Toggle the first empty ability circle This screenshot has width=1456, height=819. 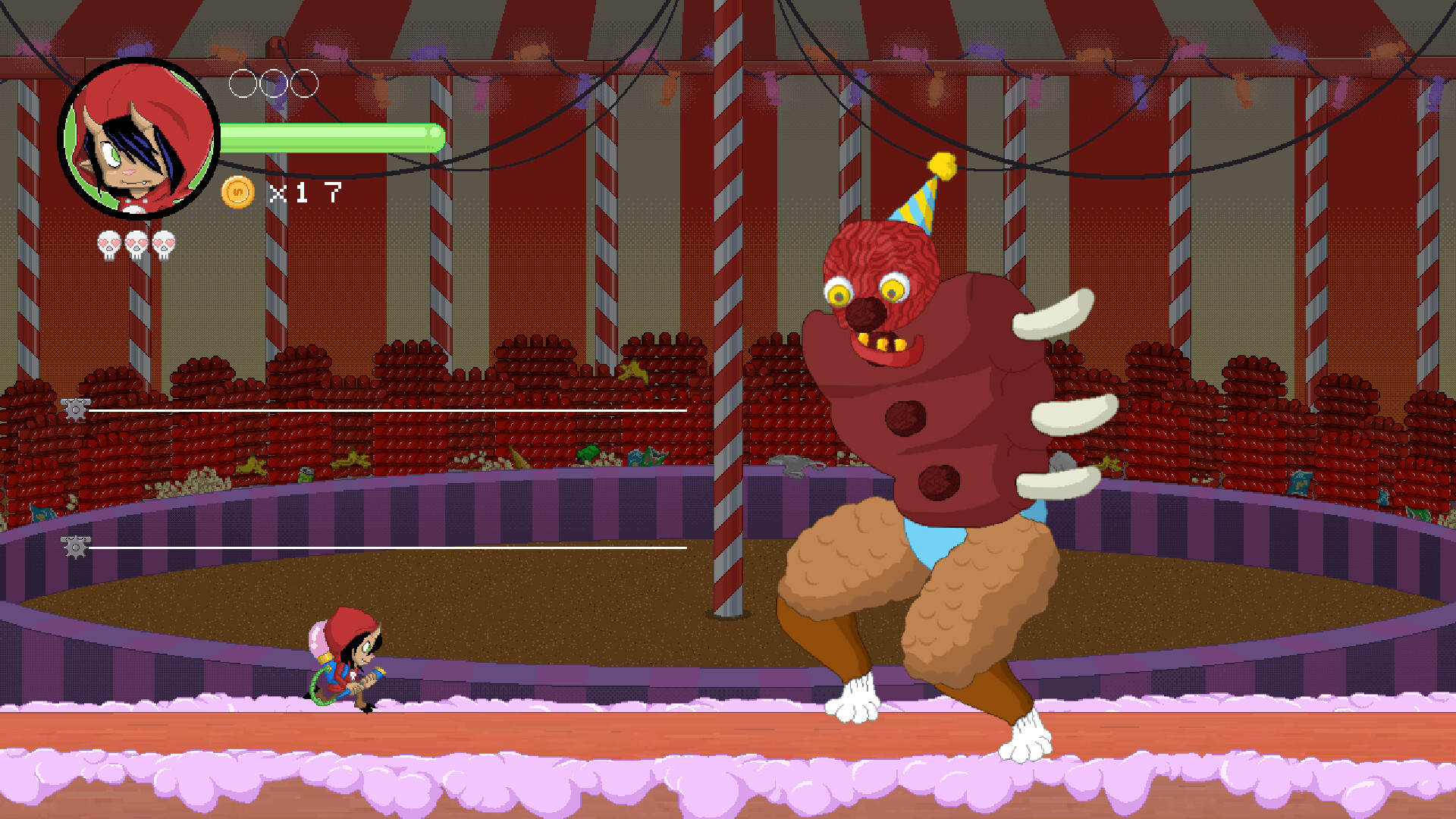tap(242, 85)
